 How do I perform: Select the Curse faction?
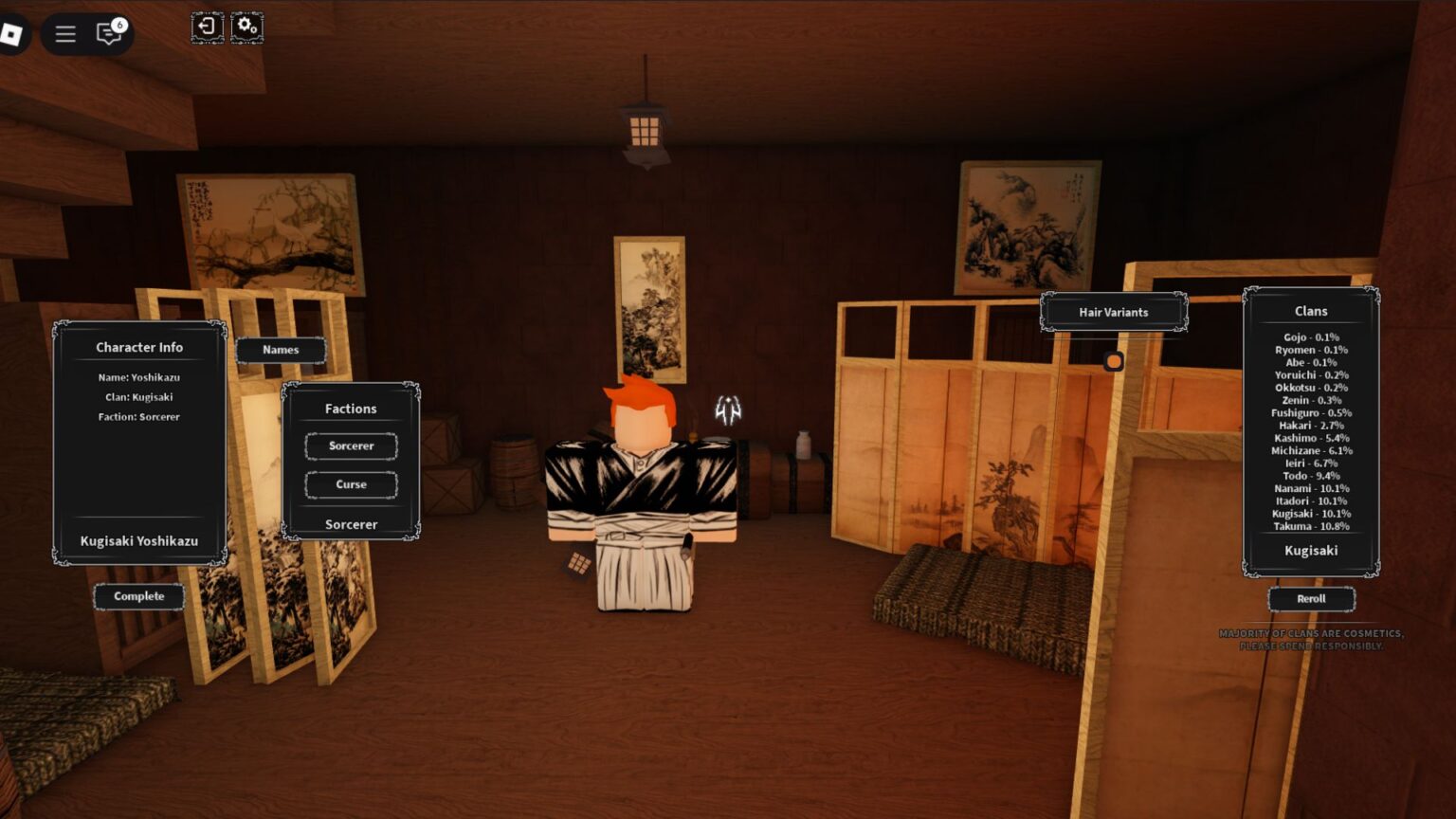coord(350,484)
